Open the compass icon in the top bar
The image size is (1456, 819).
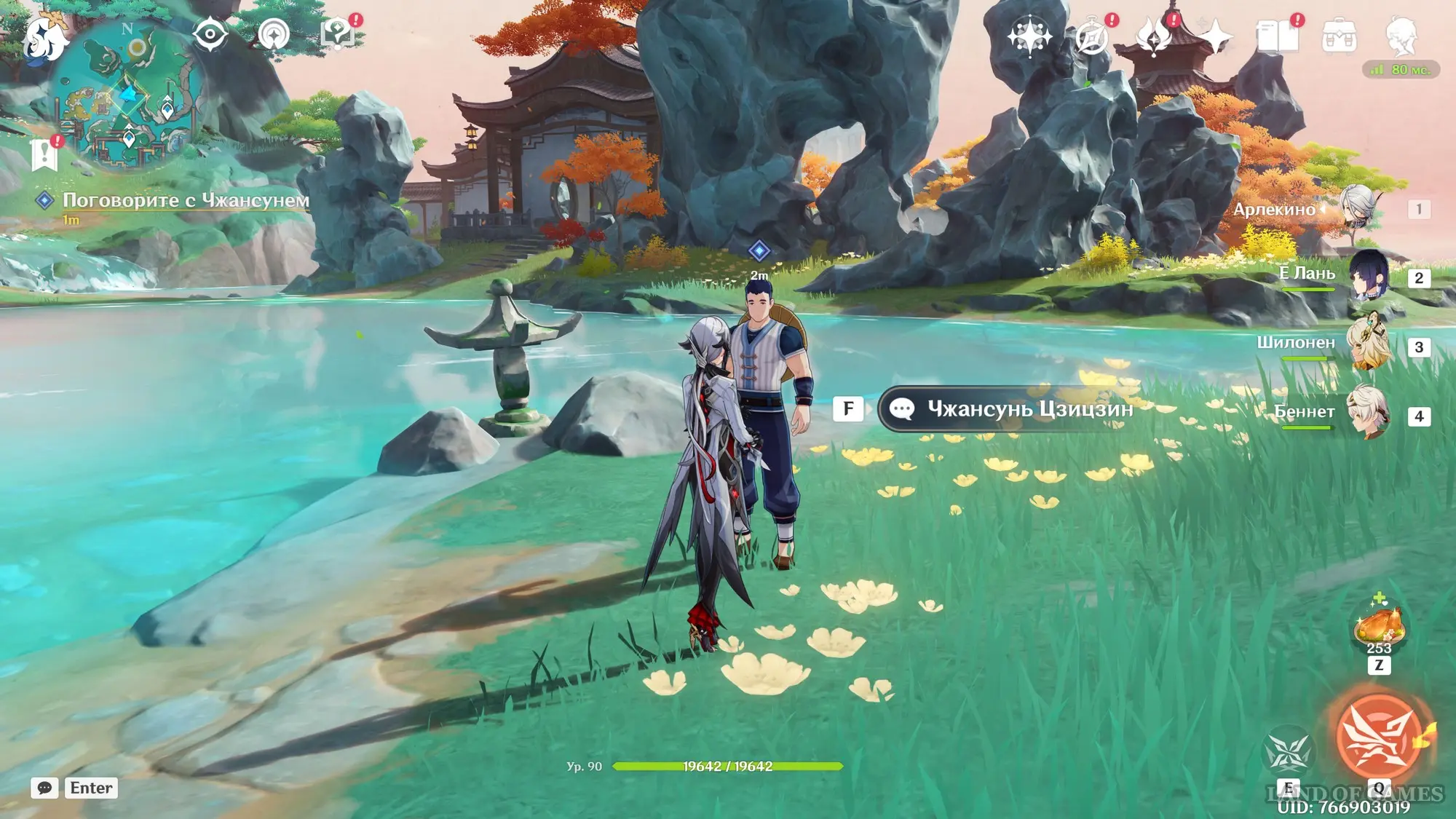coord(1091,36)
